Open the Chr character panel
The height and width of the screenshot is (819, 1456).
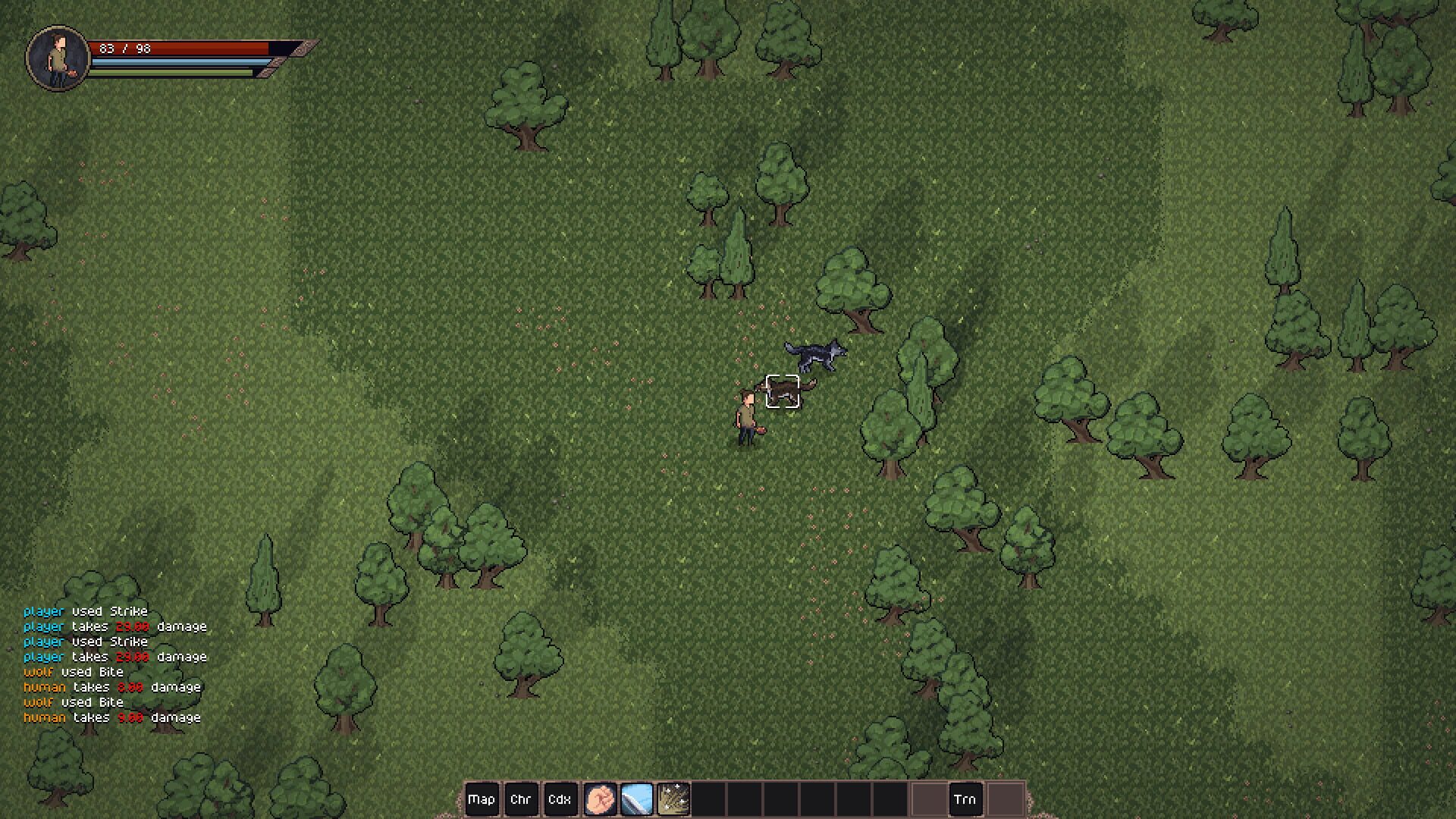coord(522,799)
